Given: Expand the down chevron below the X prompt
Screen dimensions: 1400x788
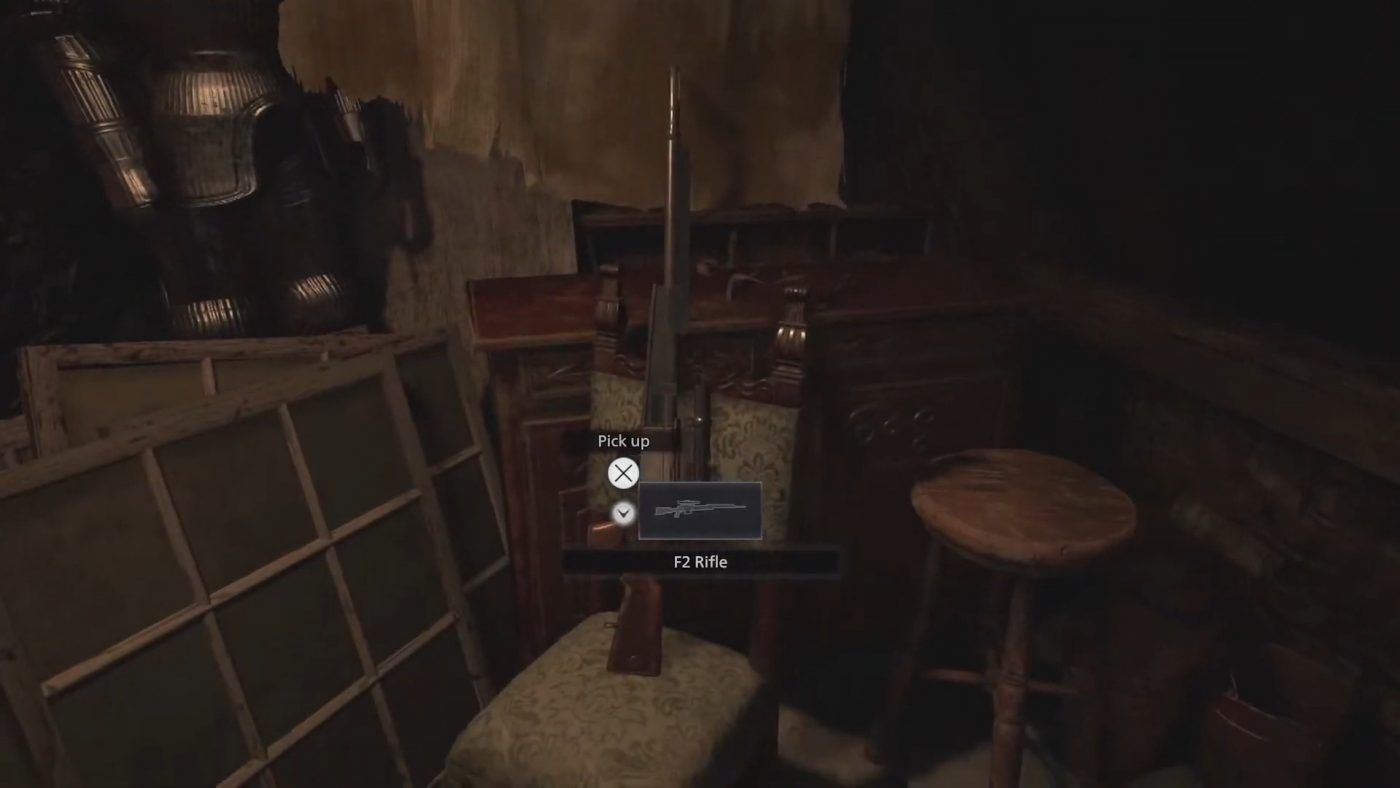Looking at the screenshot, I should 623,510.
